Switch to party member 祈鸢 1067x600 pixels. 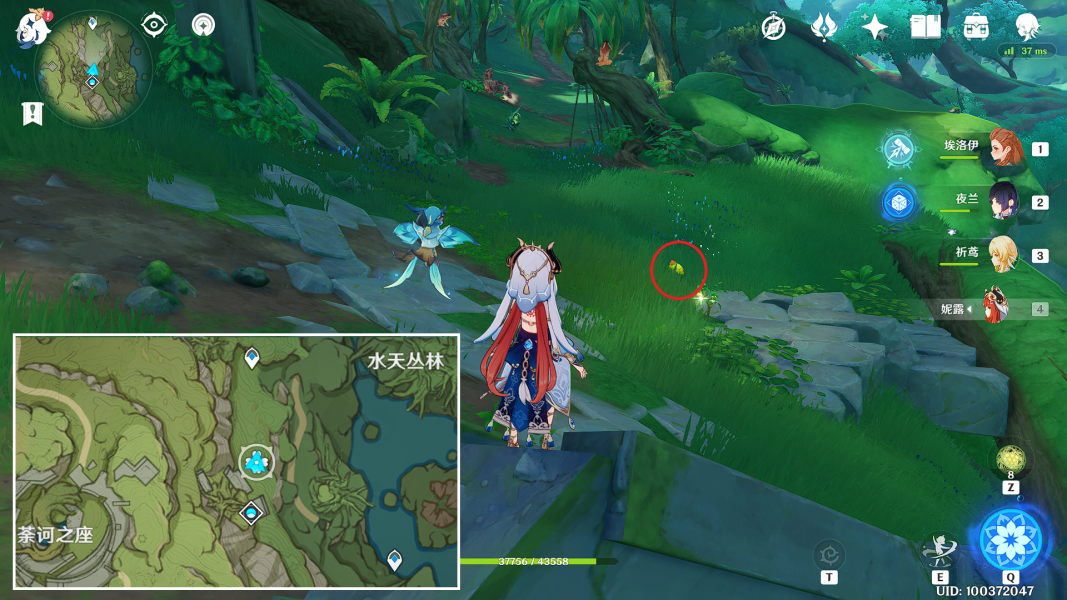click(1001, 254)
